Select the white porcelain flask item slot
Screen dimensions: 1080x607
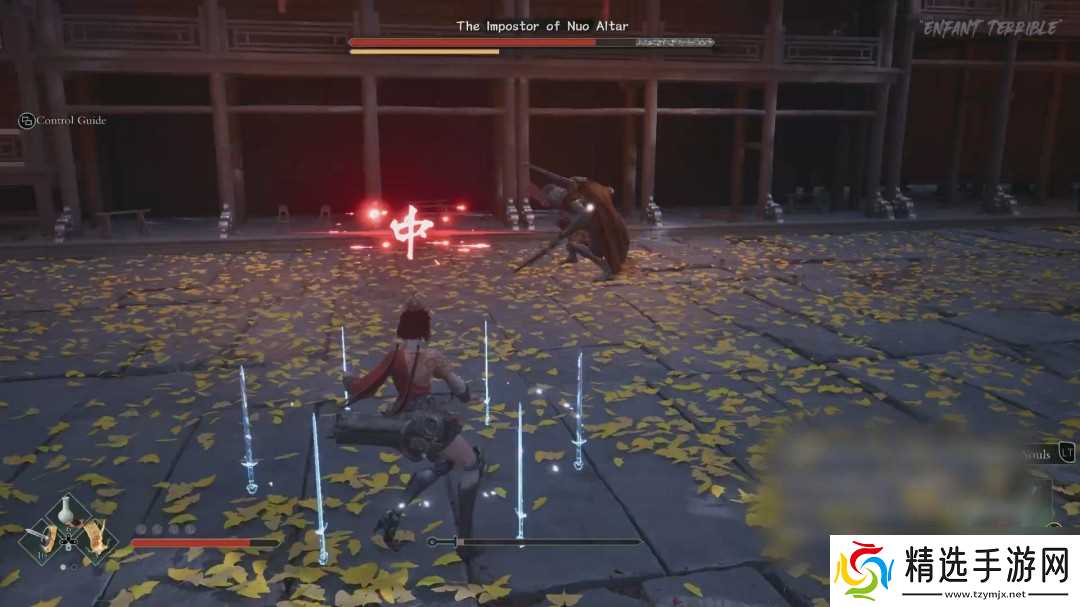67,510
